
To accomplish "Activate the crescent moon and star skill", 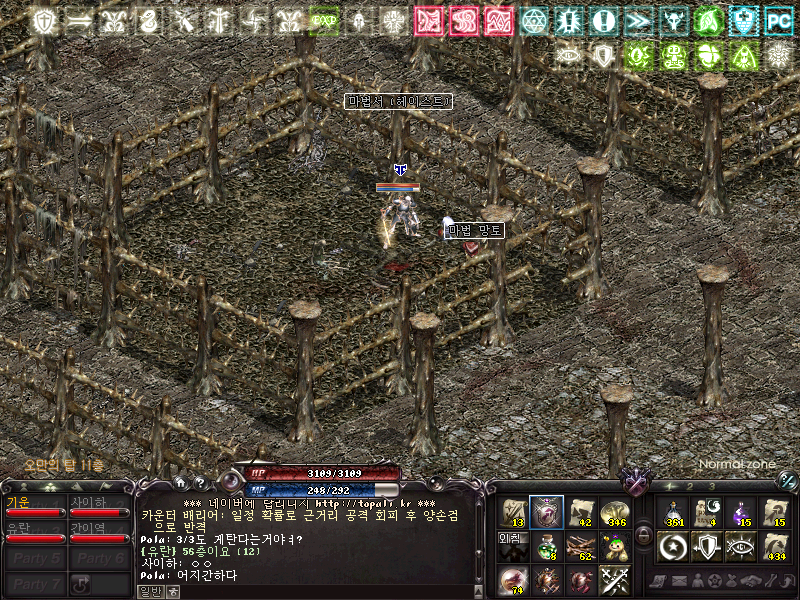I will click(672, 545).
